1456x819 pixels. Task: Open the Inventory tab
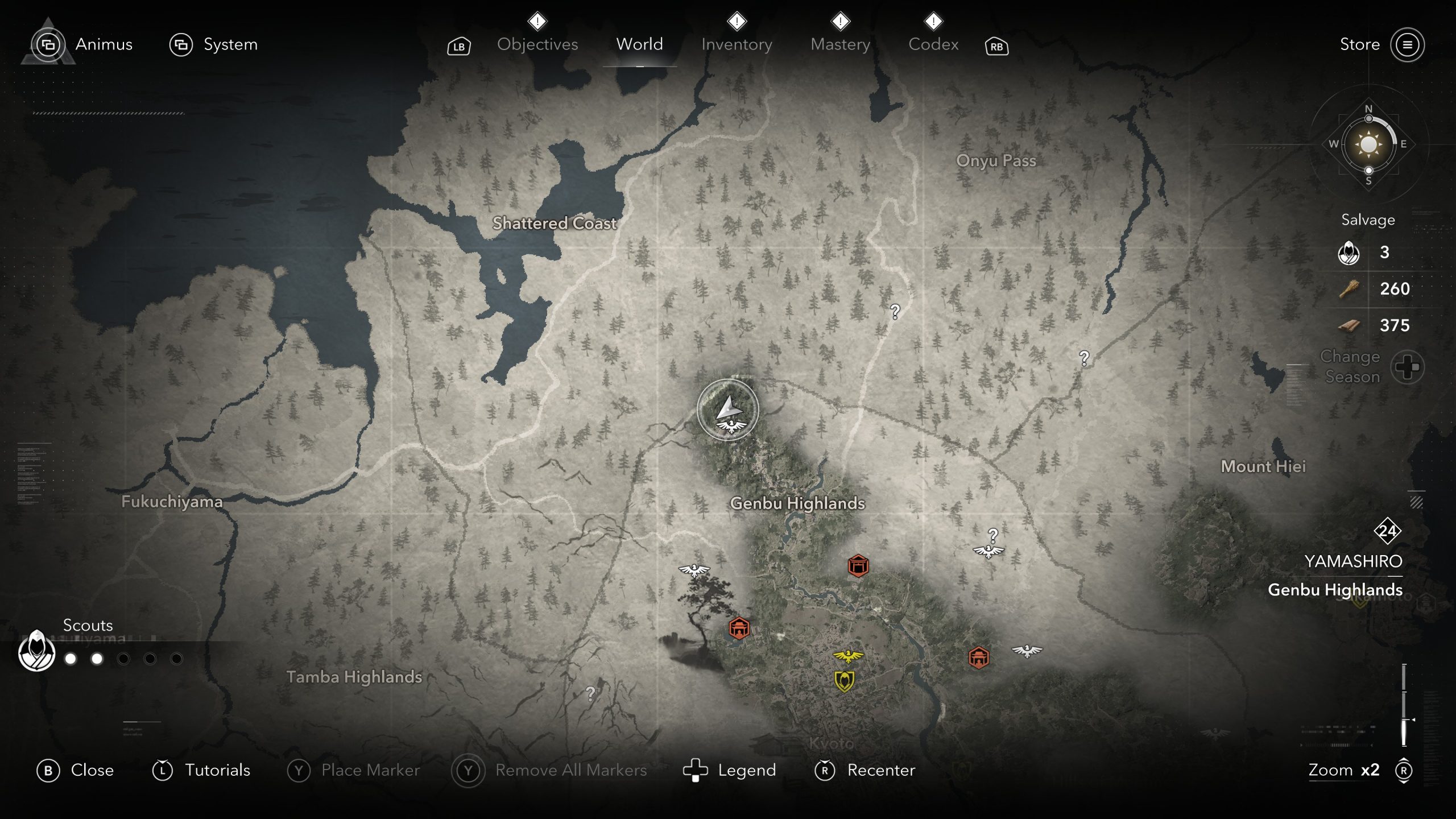pos(737,44)
